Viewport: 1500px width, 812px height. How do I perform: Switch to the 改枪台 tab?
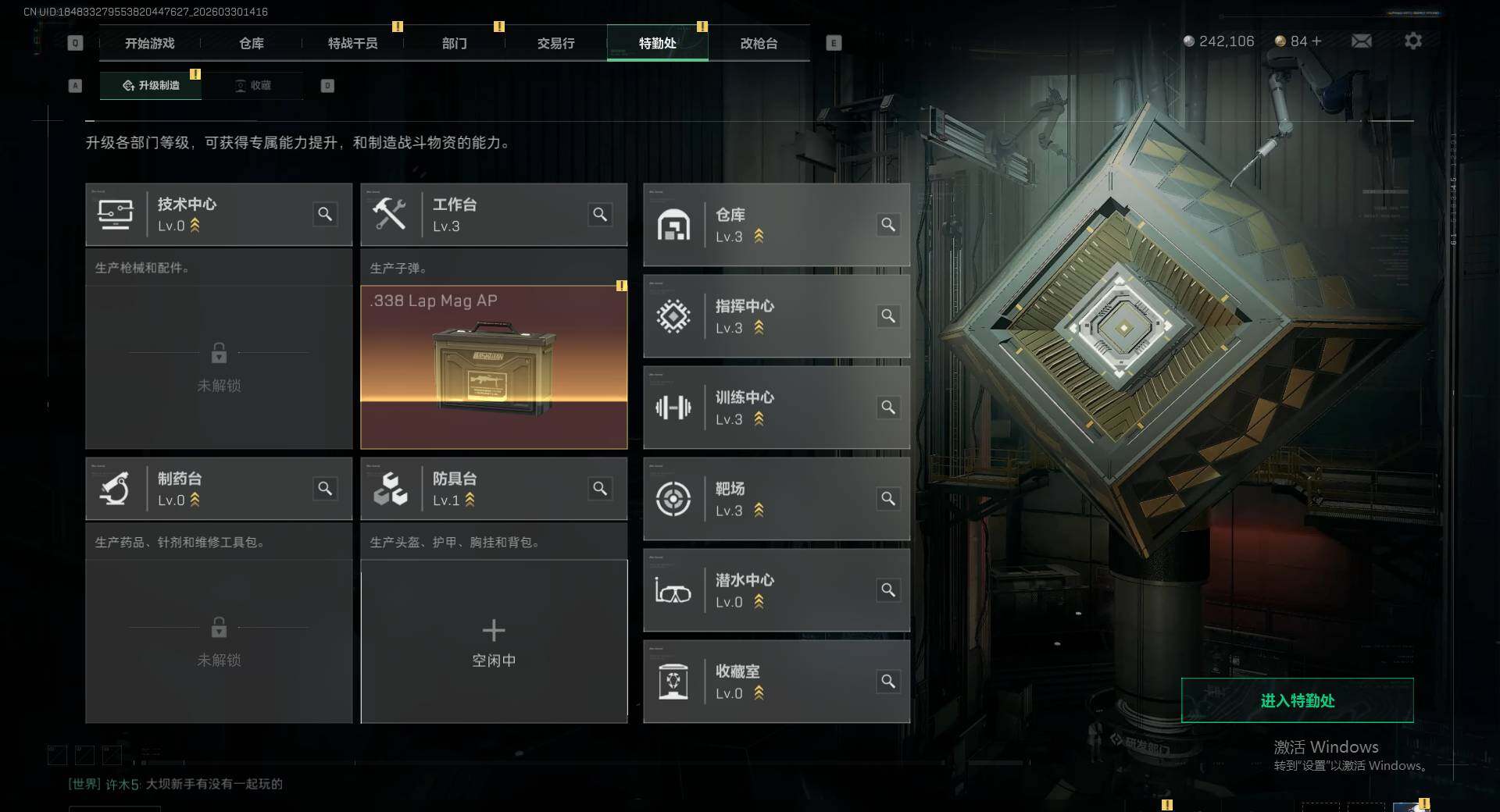pyautogui.click(x=759, y=44)
